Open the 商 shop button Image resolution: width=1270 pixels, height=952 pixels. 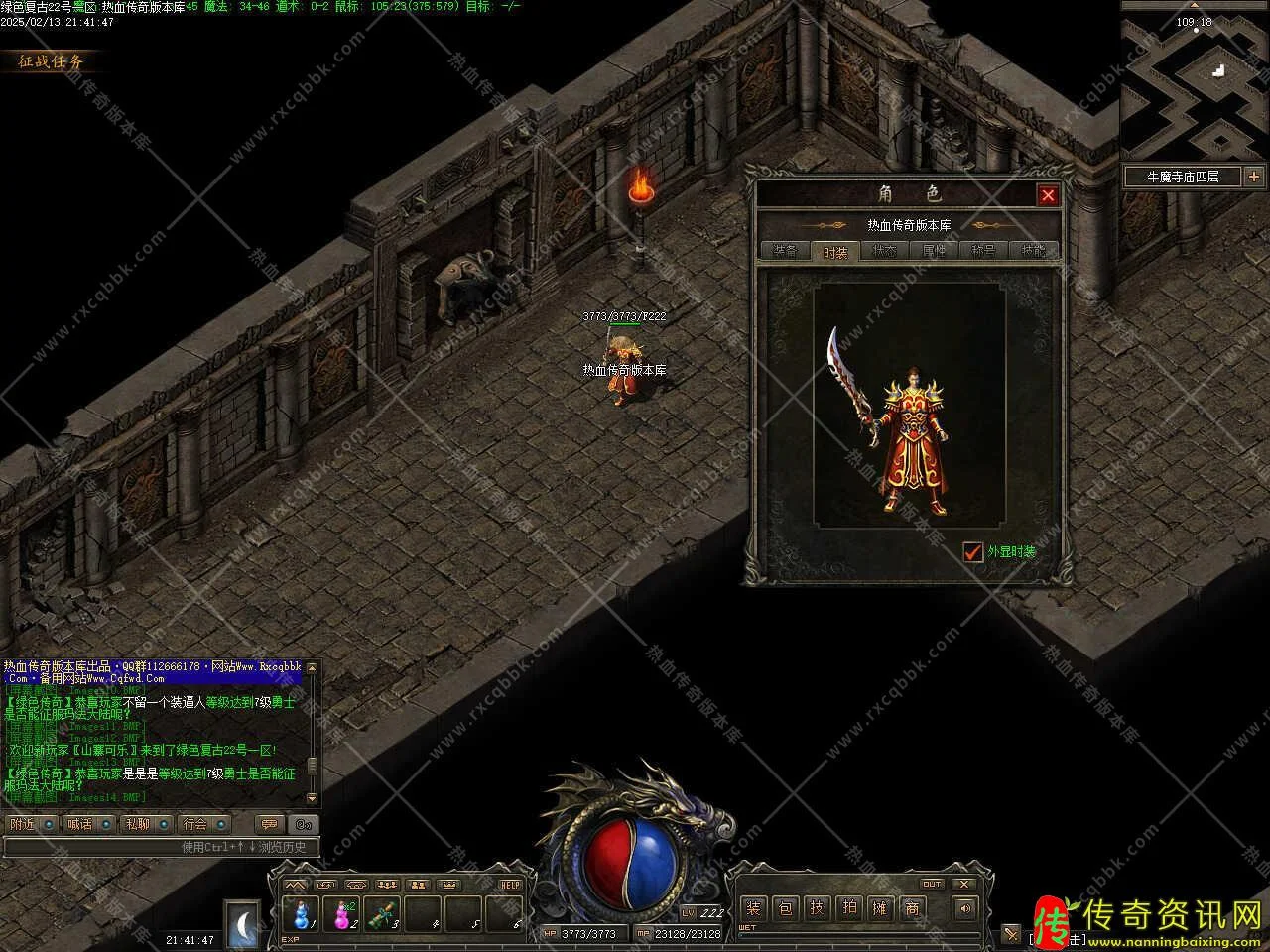(912, 907)
